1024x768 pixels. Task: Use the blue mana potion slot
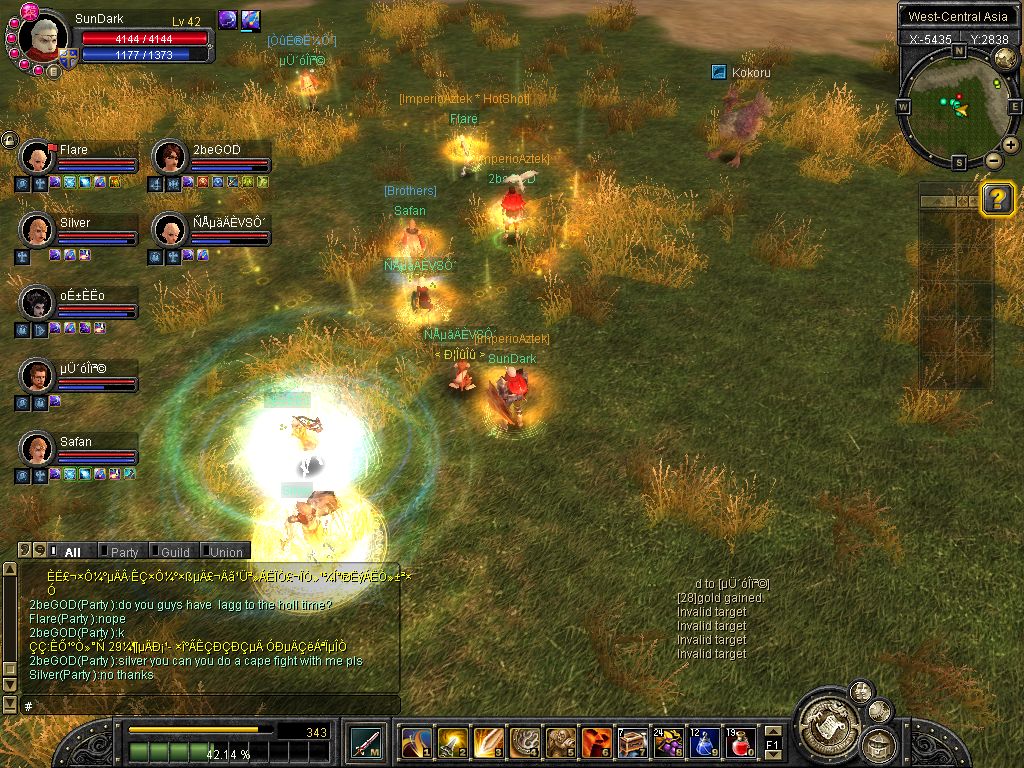[704, 743]
